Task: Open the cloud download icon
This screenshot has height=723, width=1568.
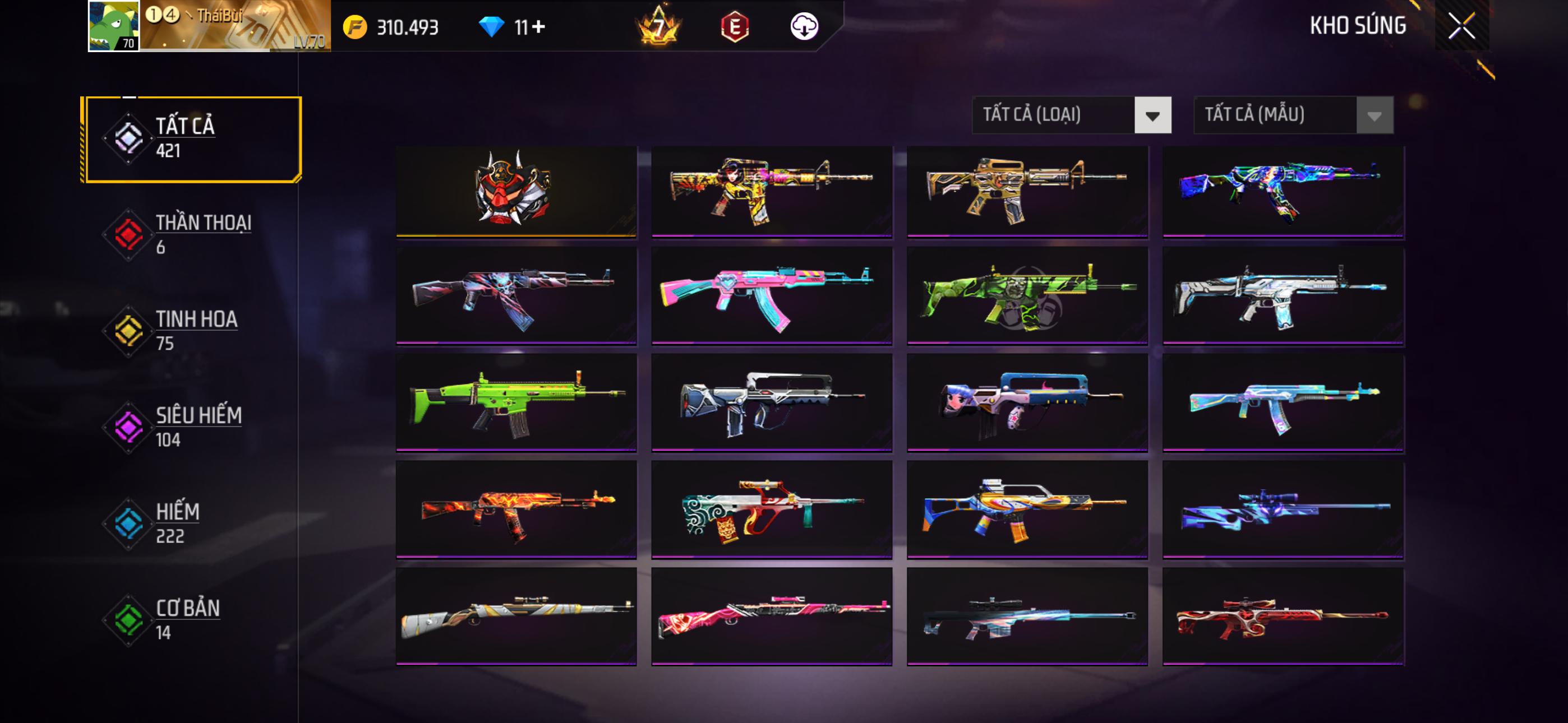Action: (x=804, y=27)
